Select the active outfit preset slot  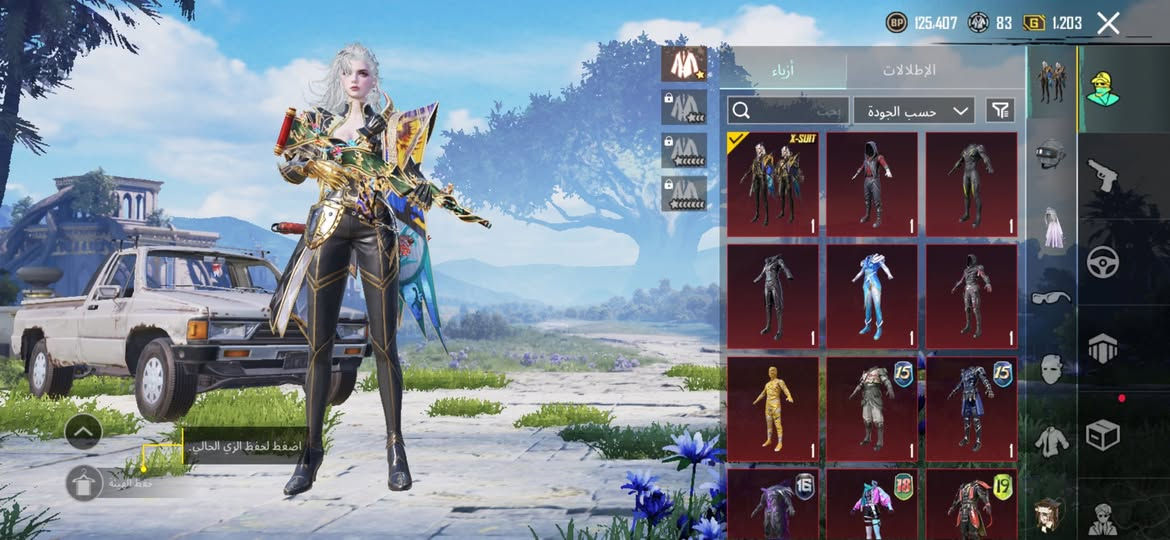pos(684,64)
